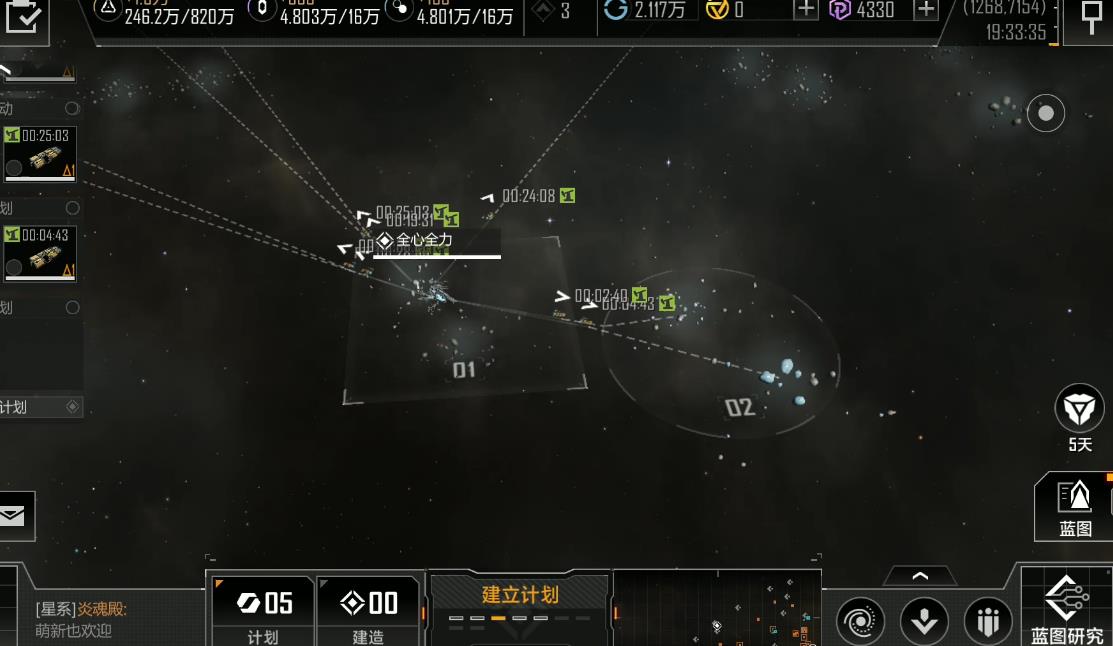Screen dimensions: 1113x646
Task: Add more purple P currency
Action: pos(926,10)
